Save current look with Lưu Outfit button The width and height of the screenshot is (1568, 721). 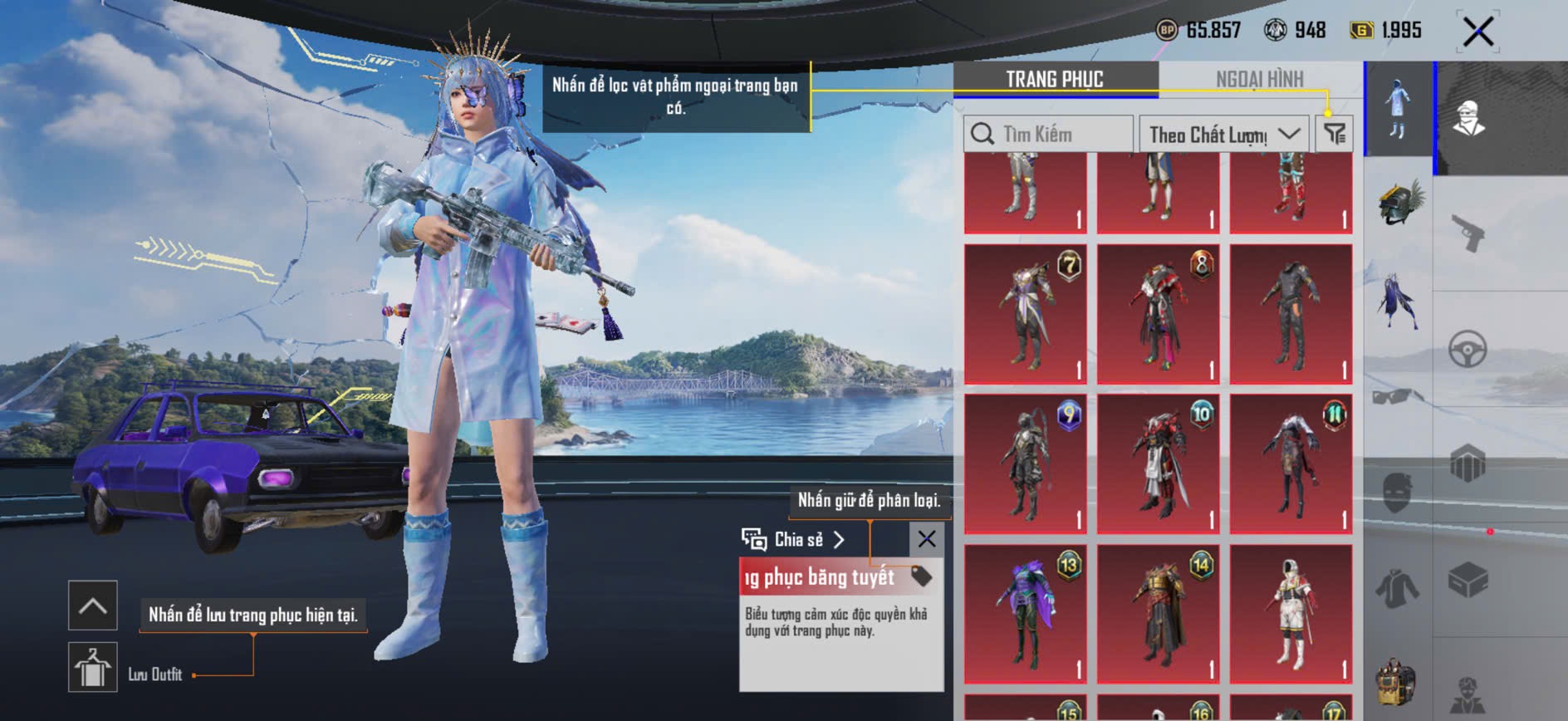click(x=92, y=667)
